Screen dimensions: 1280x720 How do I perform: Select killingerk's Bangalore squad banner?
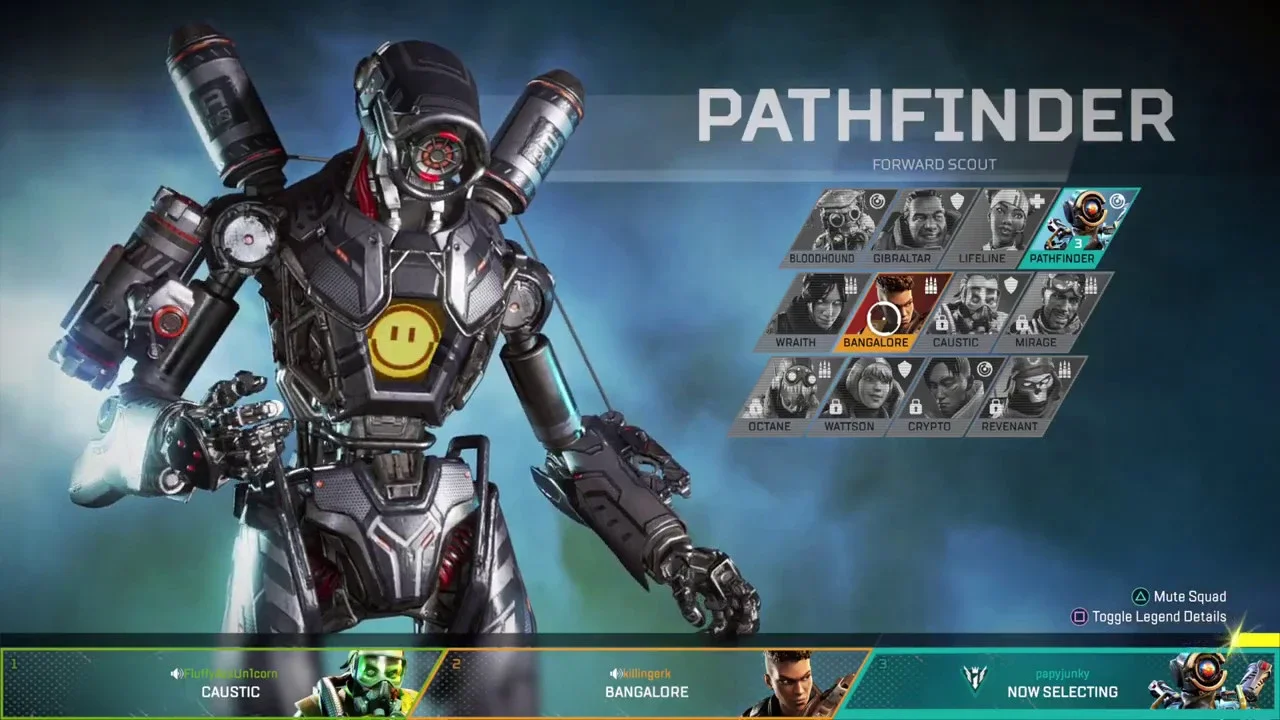click(x=645, y=683)
